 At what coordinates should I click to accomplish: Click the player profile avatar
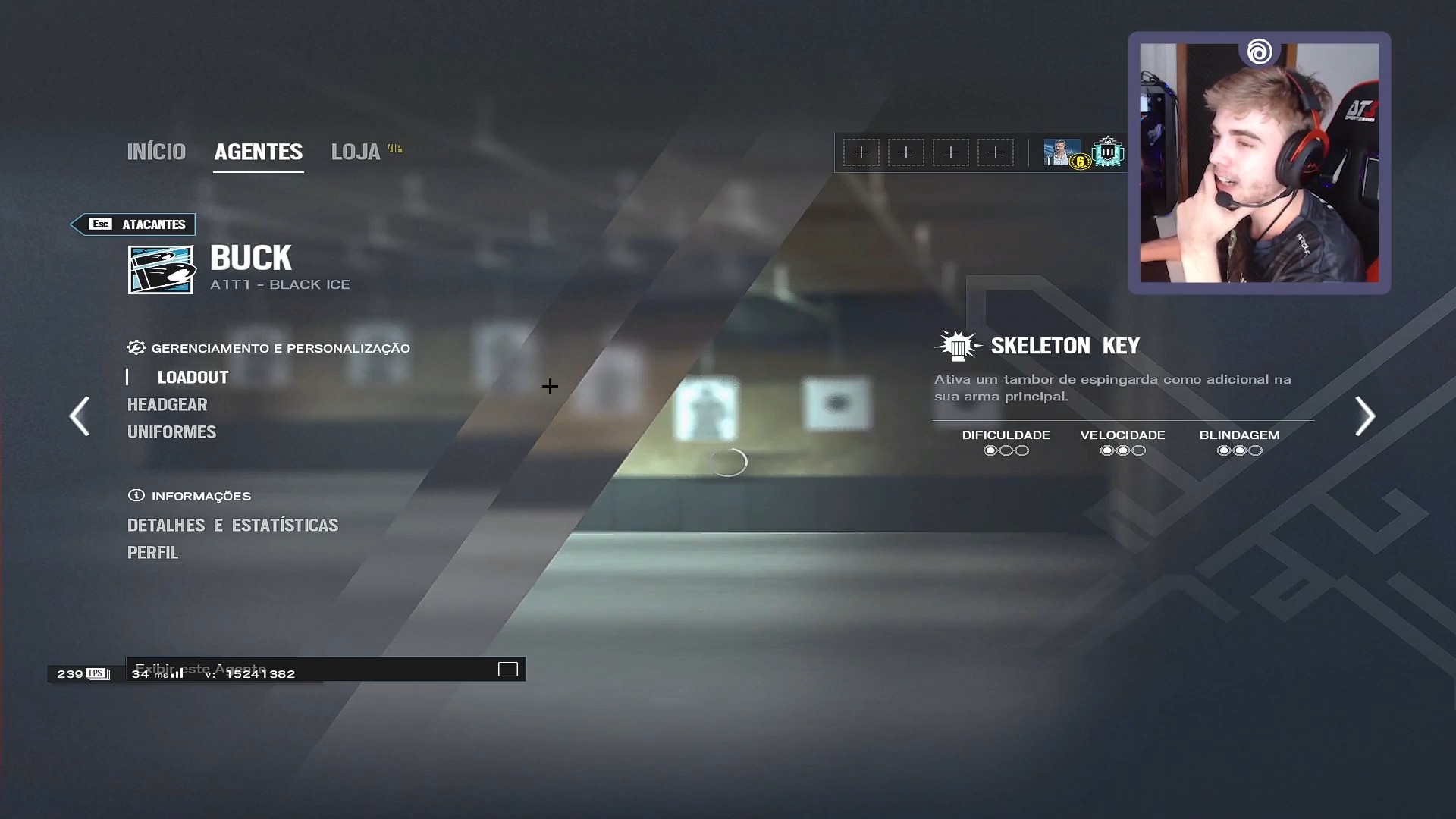click(1062, 152)
